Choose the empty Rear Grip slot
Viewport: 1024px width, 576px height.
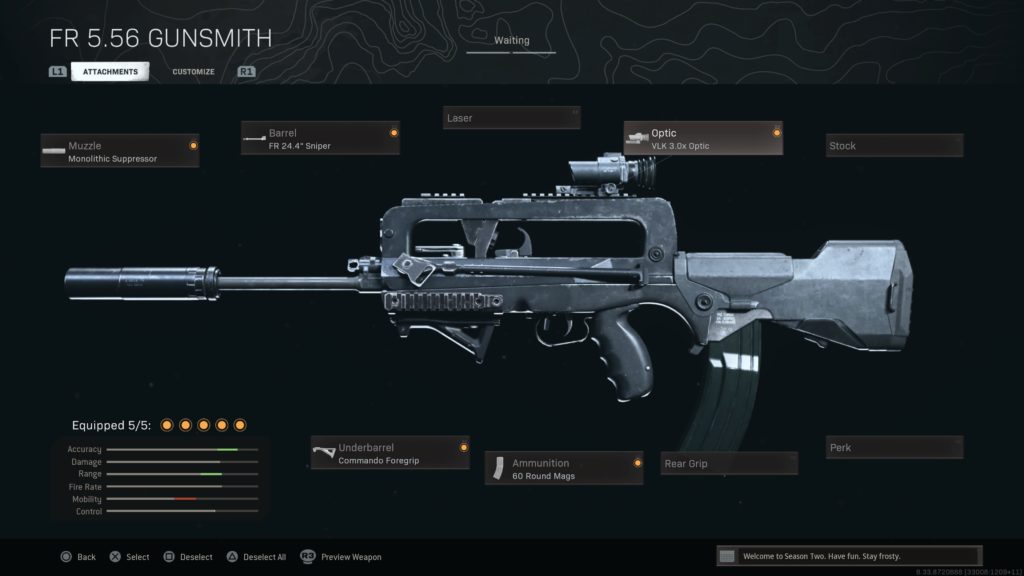[x=729, y=464]
